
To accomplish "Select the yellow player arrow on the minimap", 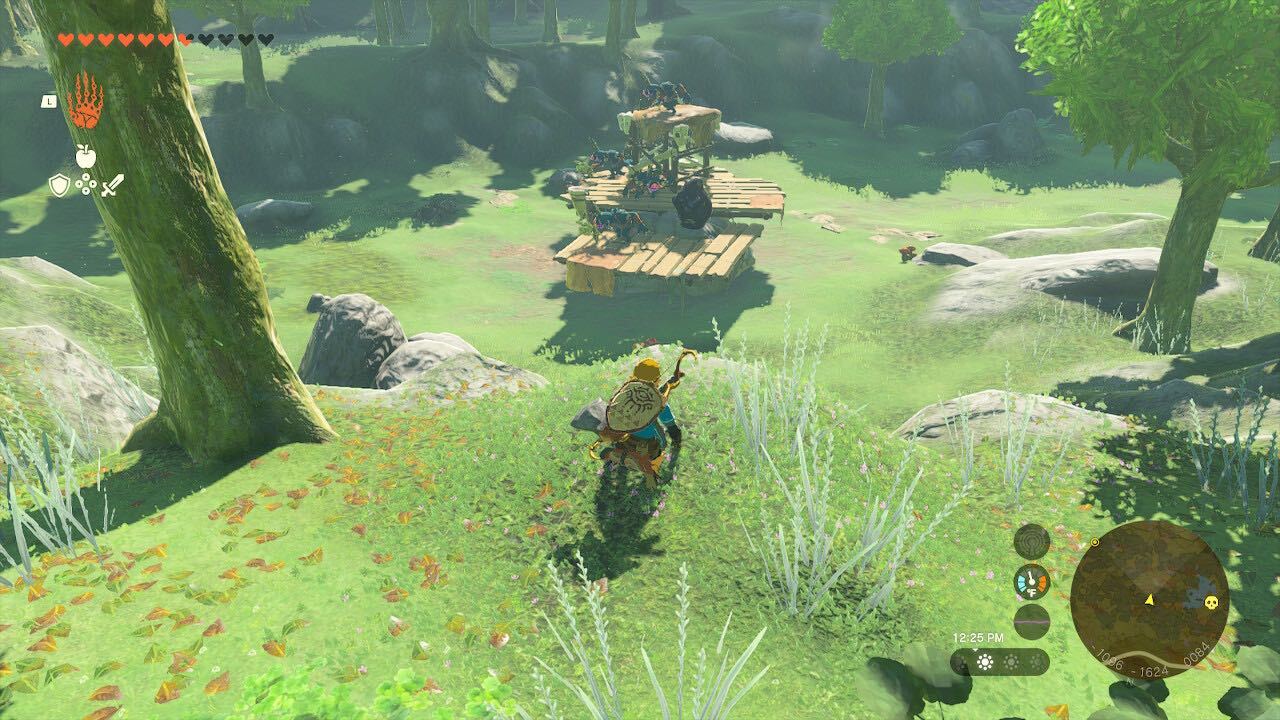I will click(1150, 600).
